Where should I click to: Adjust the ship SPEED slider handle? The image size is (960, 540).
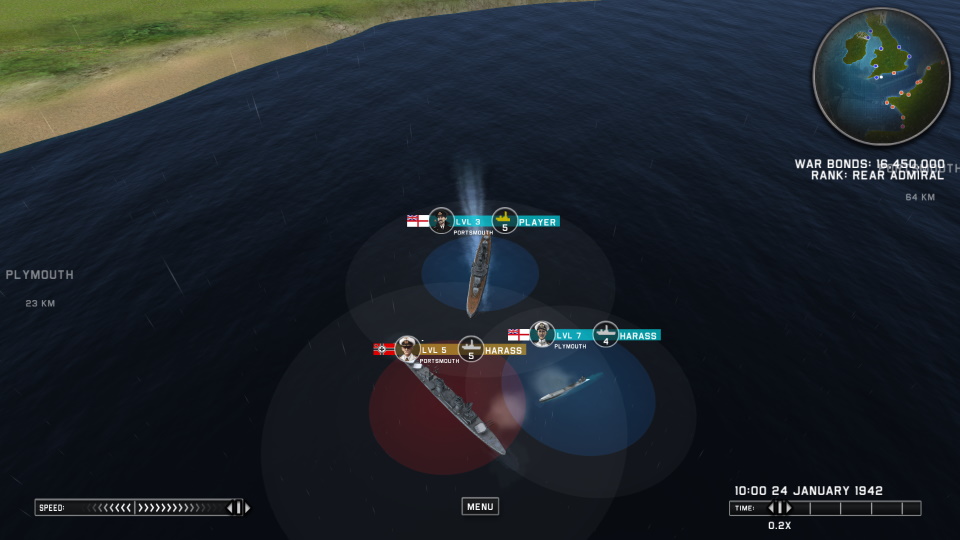point(234,508)
